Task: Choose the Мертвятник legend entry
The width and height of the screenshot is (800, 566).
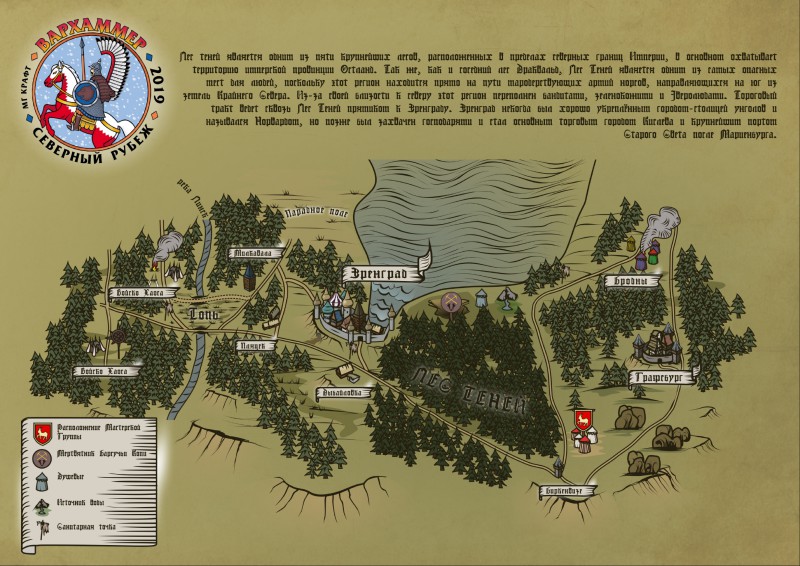Action: (42, 457)
